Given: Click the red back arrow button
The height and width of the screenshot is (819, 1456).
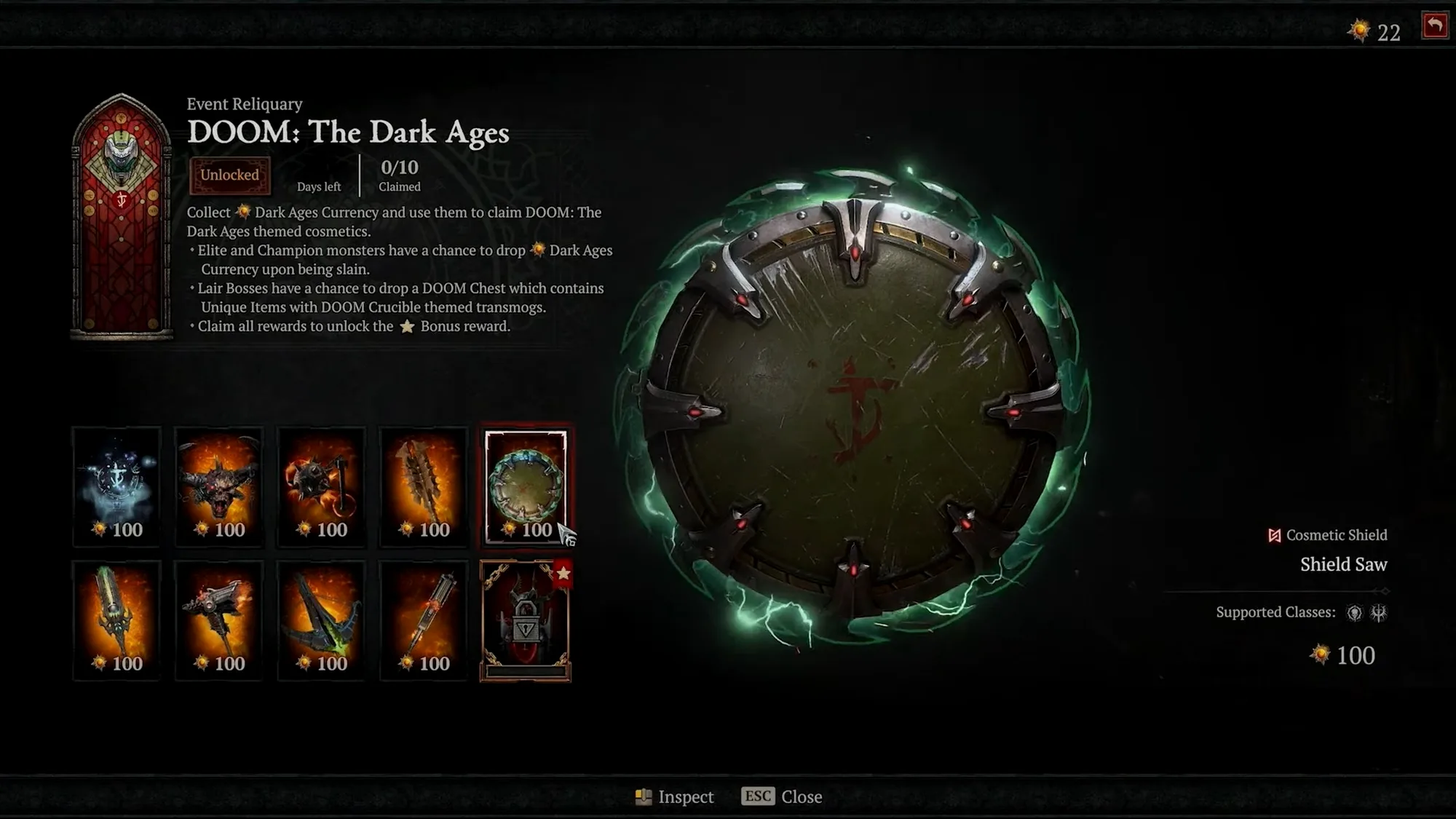Looking at the screenshot, I should point(1435,26).
